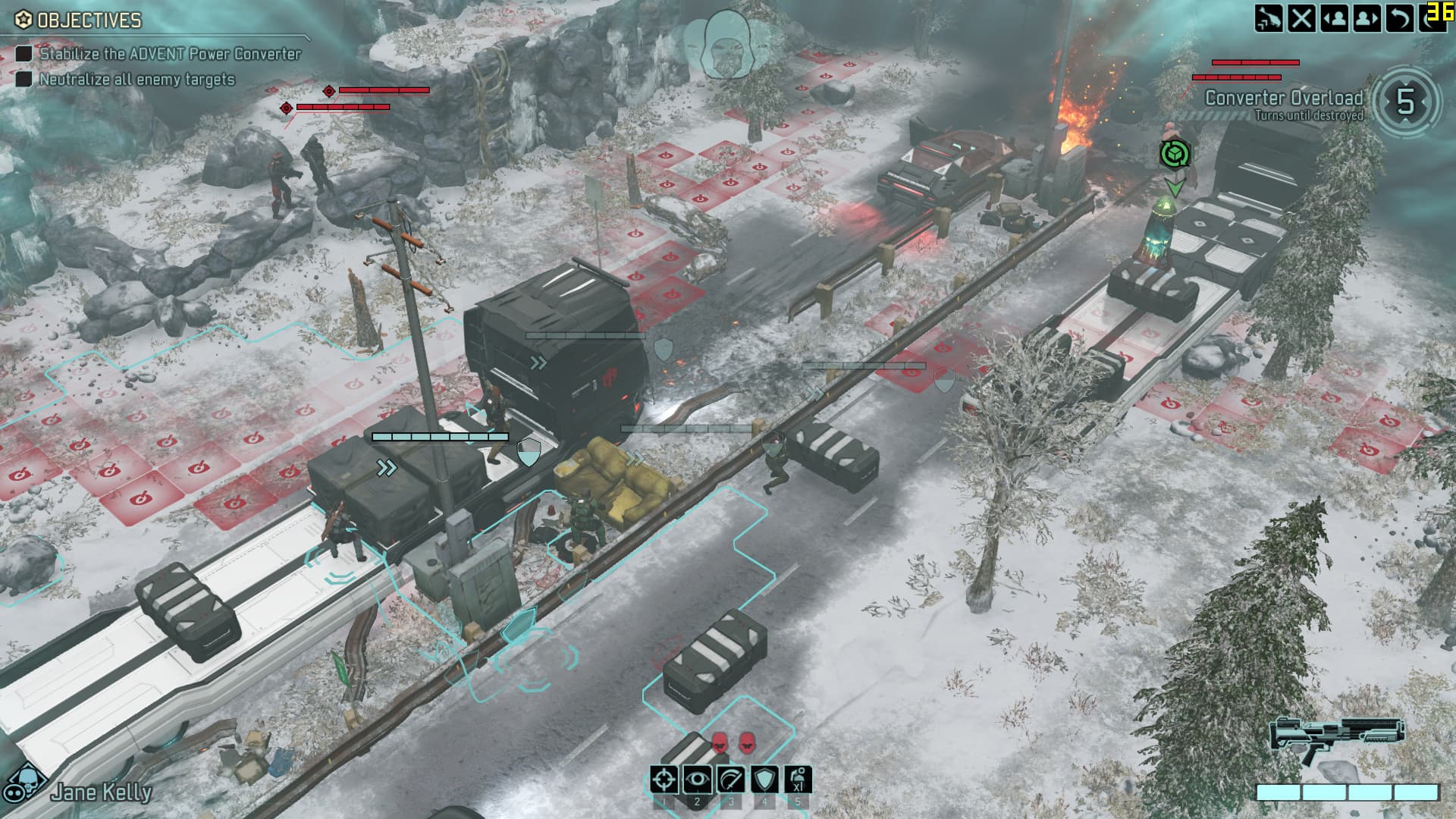Image resolution: width=1456 pixels, height=819 pixels.
Task: Activate the Hunker Down shield ability
Action: [x=764, y=780]
